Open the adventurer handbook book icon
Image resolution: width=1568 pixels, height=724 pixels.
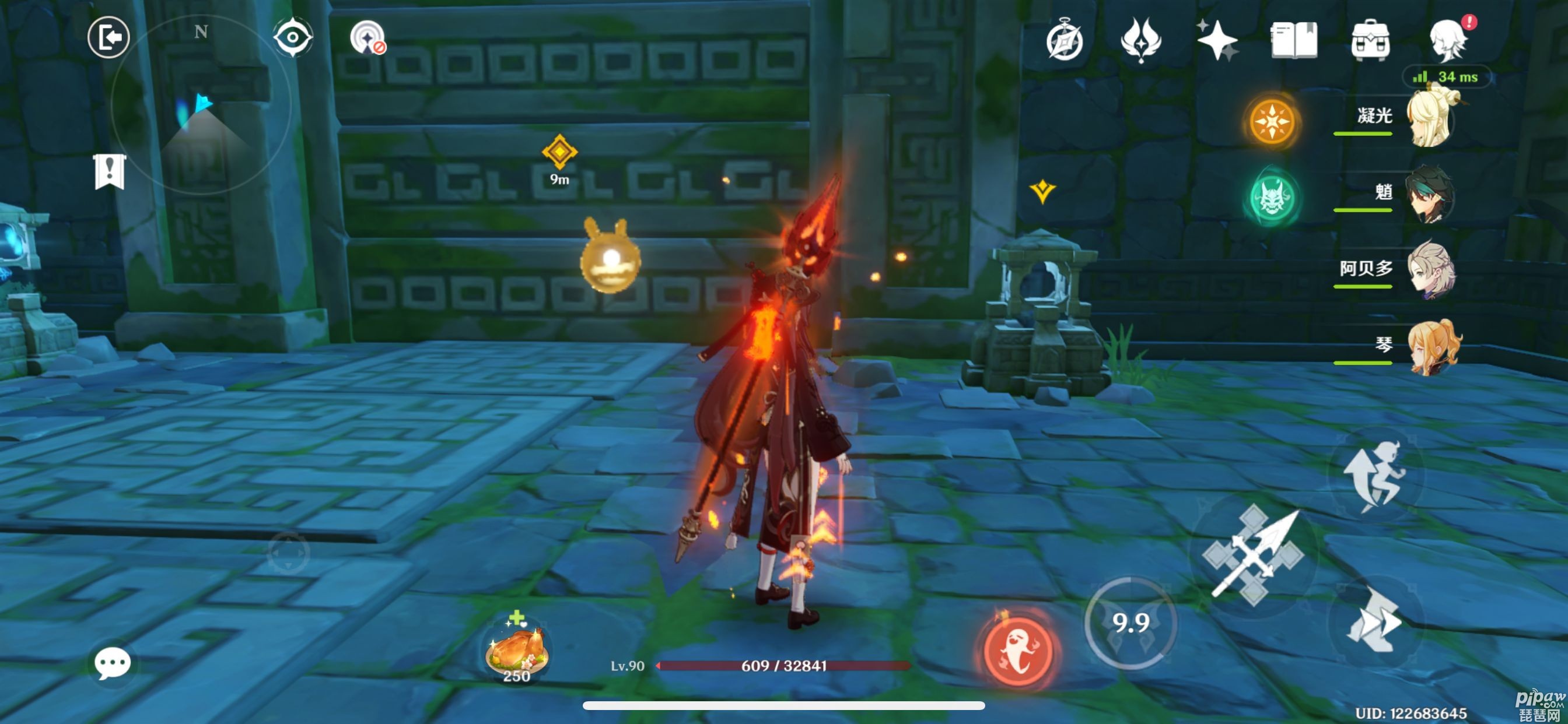pyautogui.click(x=1293, y=41)
